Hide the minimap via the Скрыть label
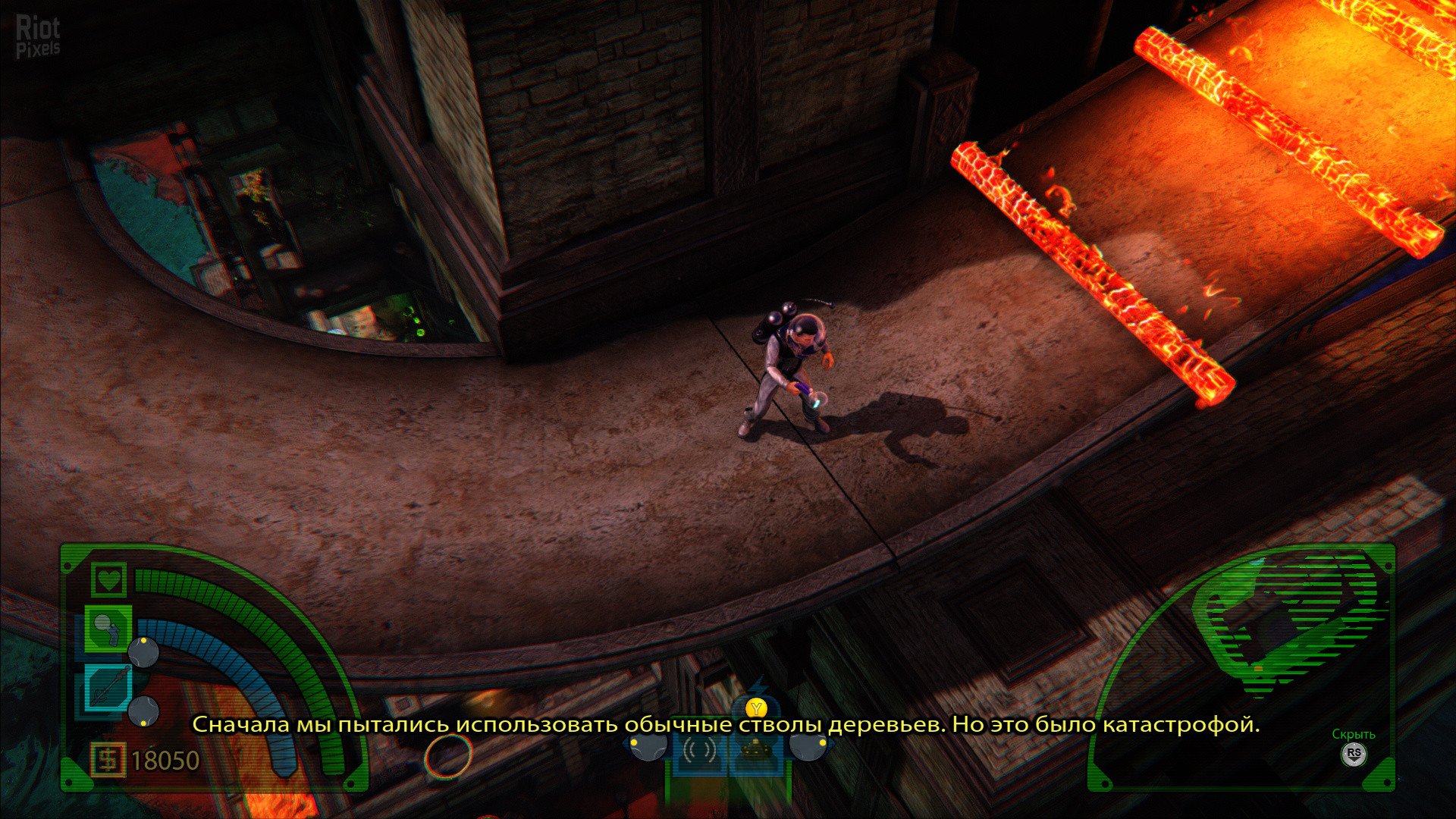 1354,735
